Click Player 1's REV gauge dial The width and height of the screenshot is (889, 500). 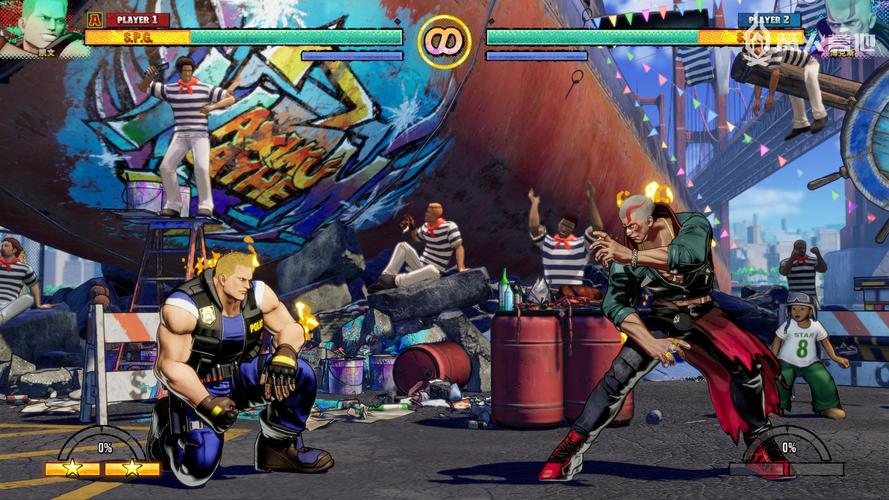click(x=103, y=445)
